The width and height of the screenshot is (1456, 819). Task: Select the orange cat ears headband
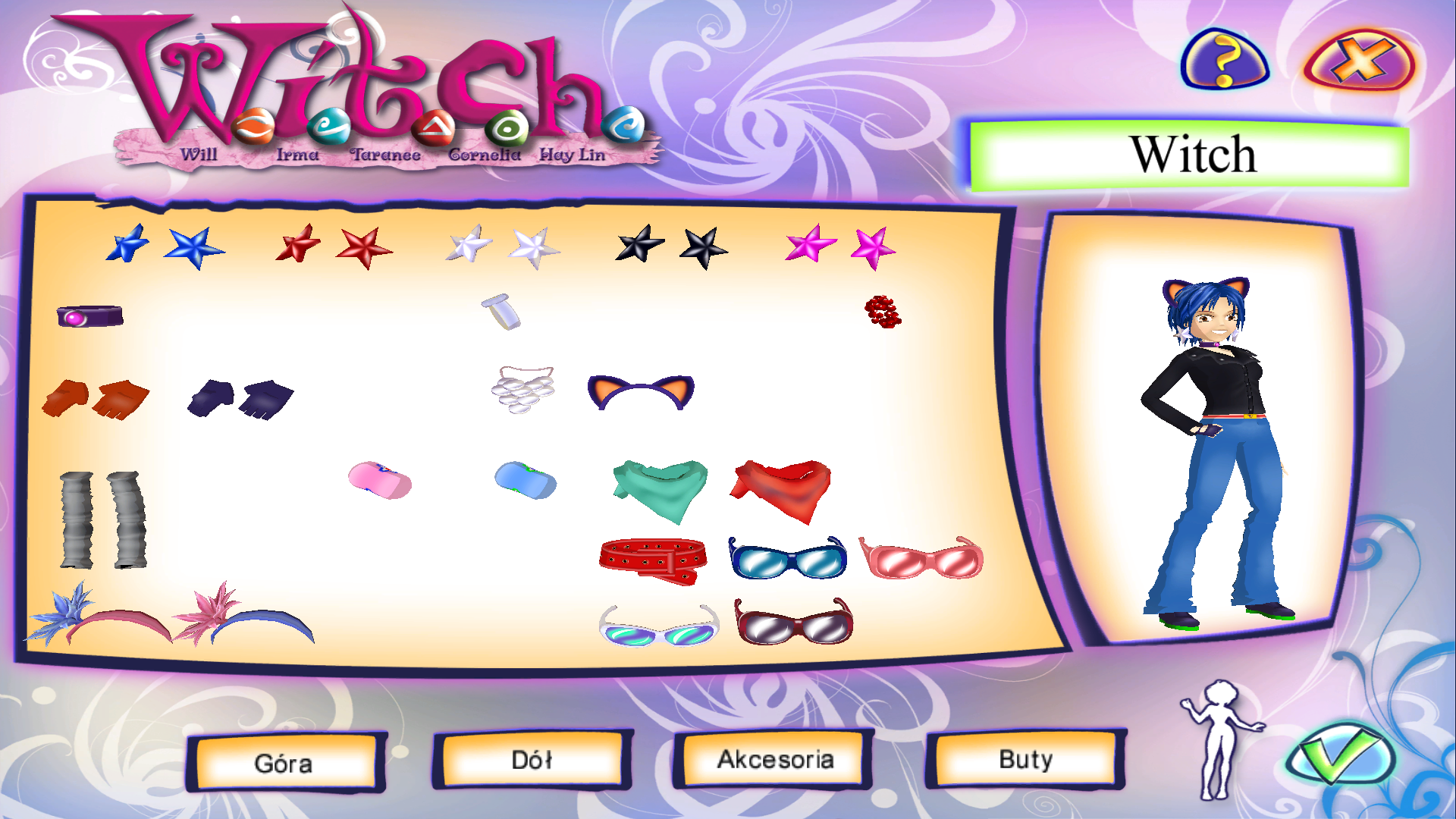(641, 391)
